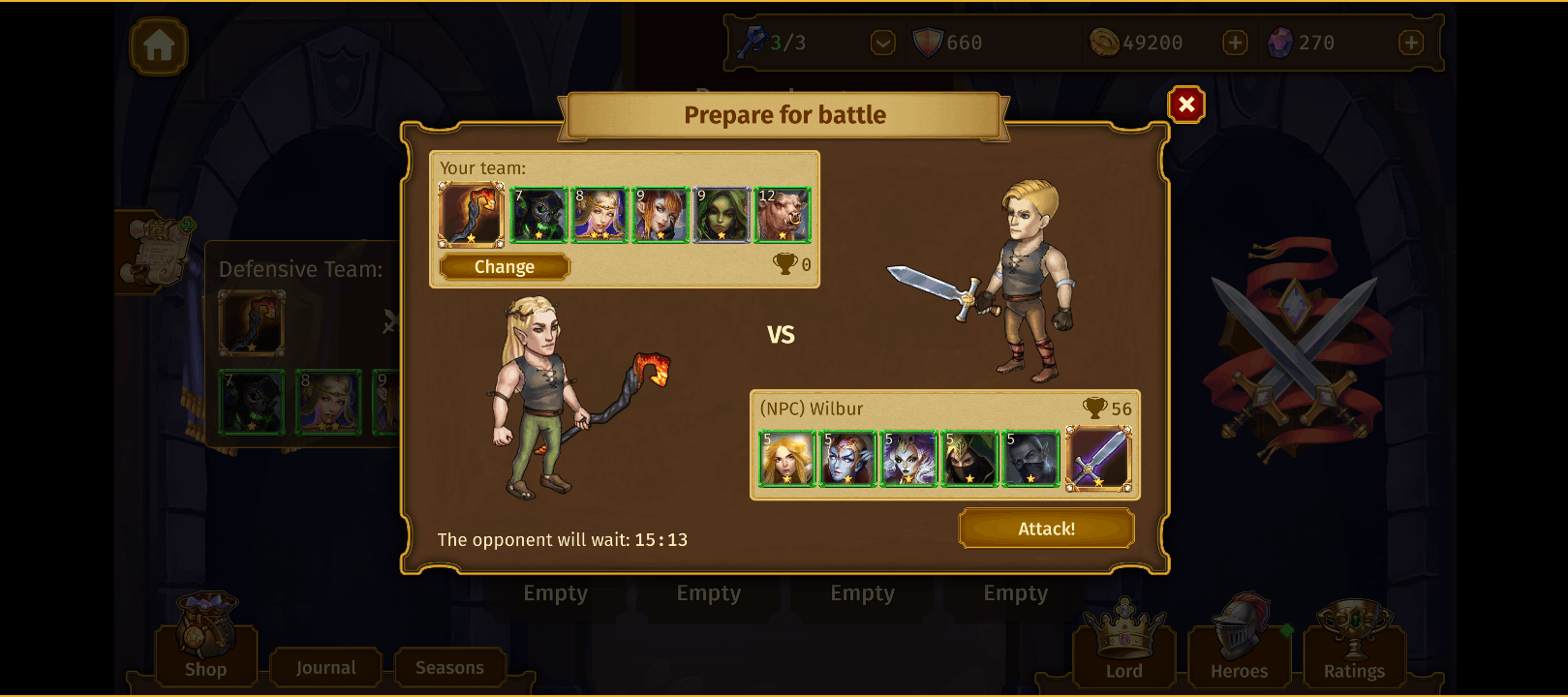Select the level 7 dark panther hero
Image resolution: width=1568 pixels, height=697 pixels.
538,215
